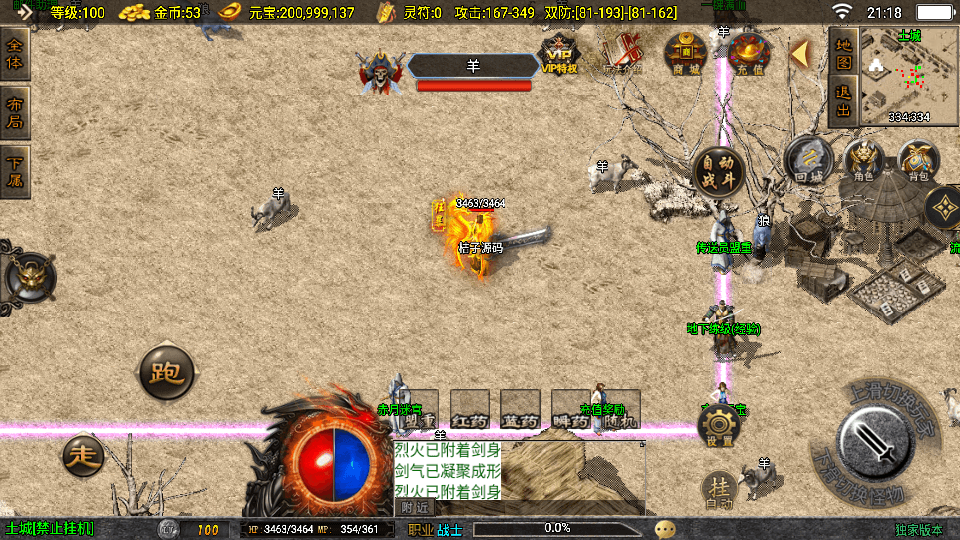The width and height of the screenshot is (960, 540).
Task: Click the 退出 exit button
Action: (843, 101)
